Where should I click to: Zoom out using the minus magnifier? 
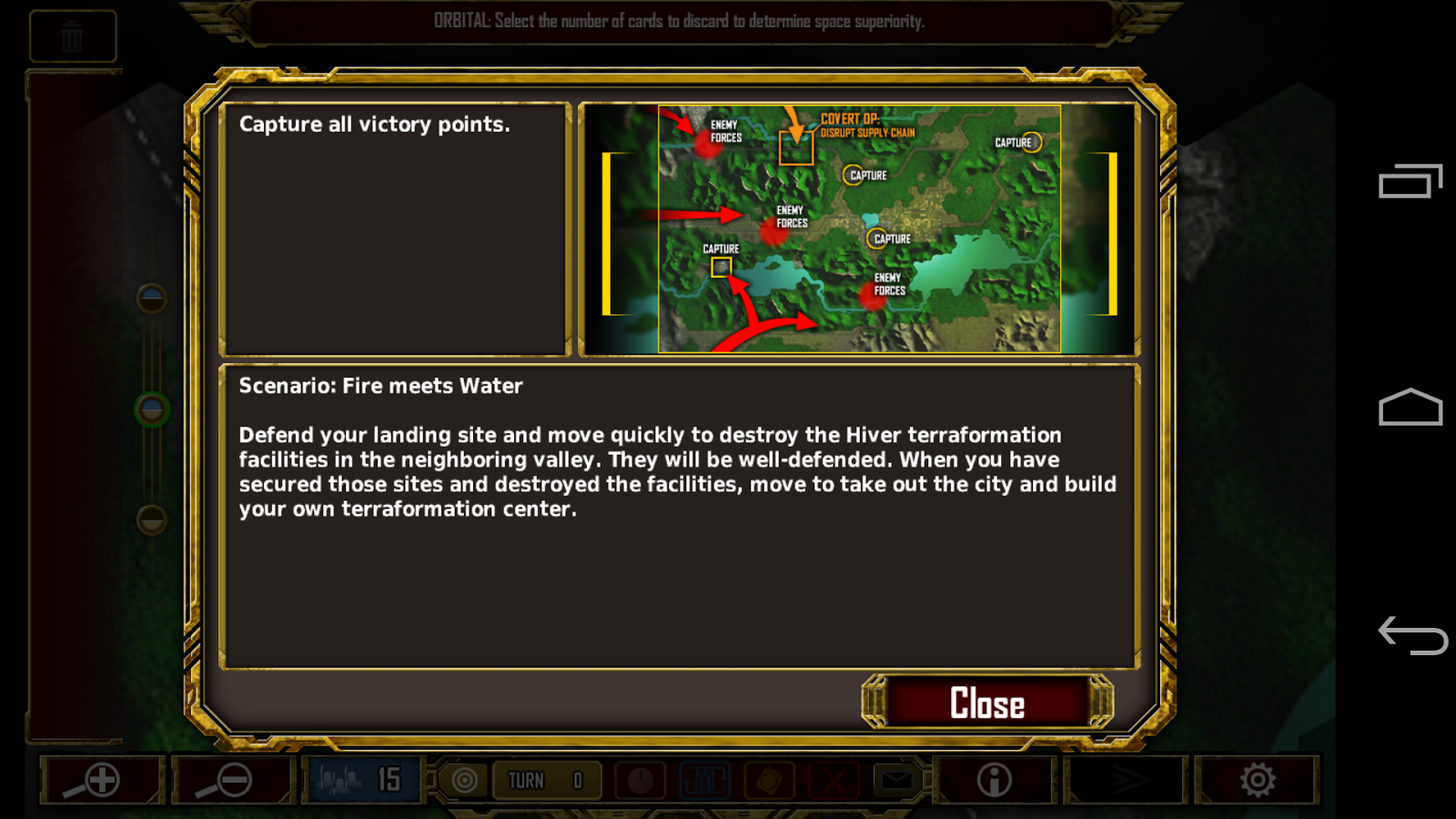(x=232, y=780)
